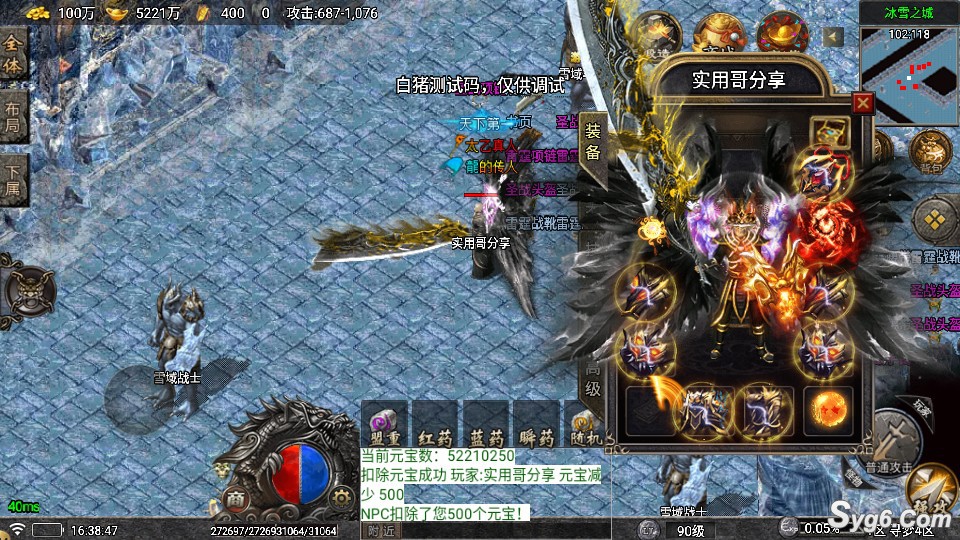
Task: Collapse the top icon row arrow
Action: pos(834,37)
